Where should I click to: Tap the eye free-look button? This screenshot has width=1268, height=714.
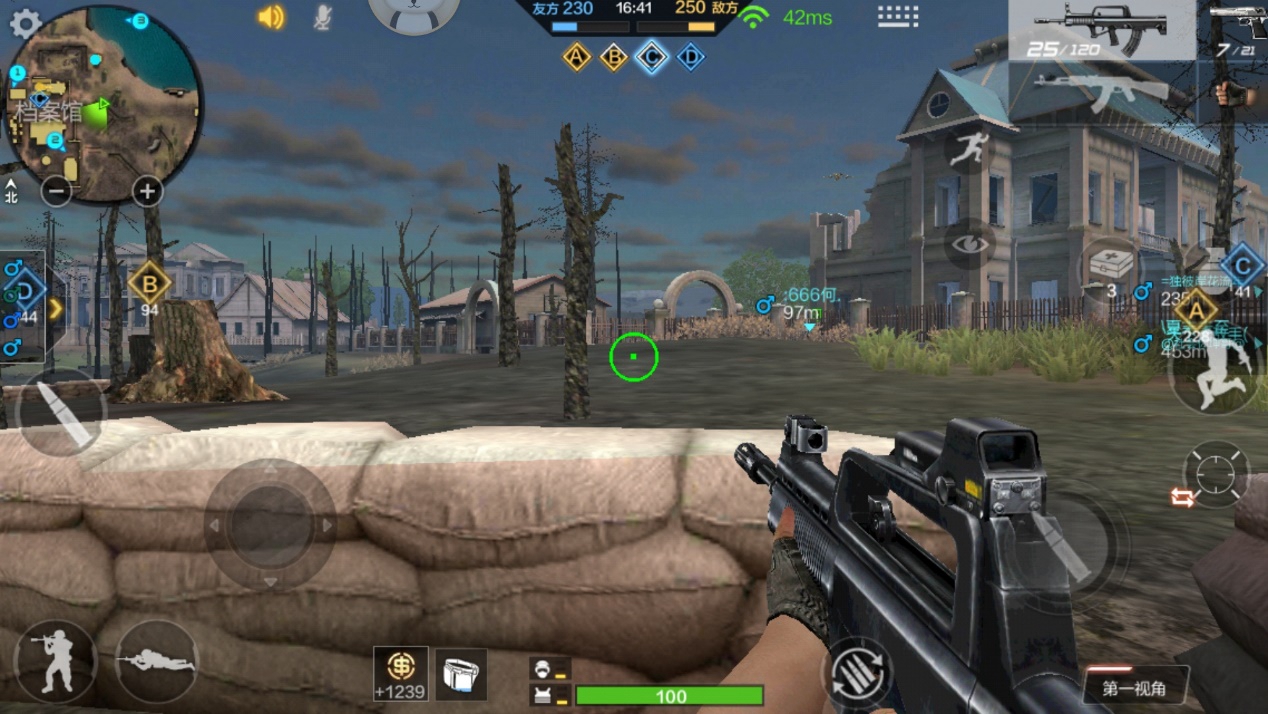(968, 244)
